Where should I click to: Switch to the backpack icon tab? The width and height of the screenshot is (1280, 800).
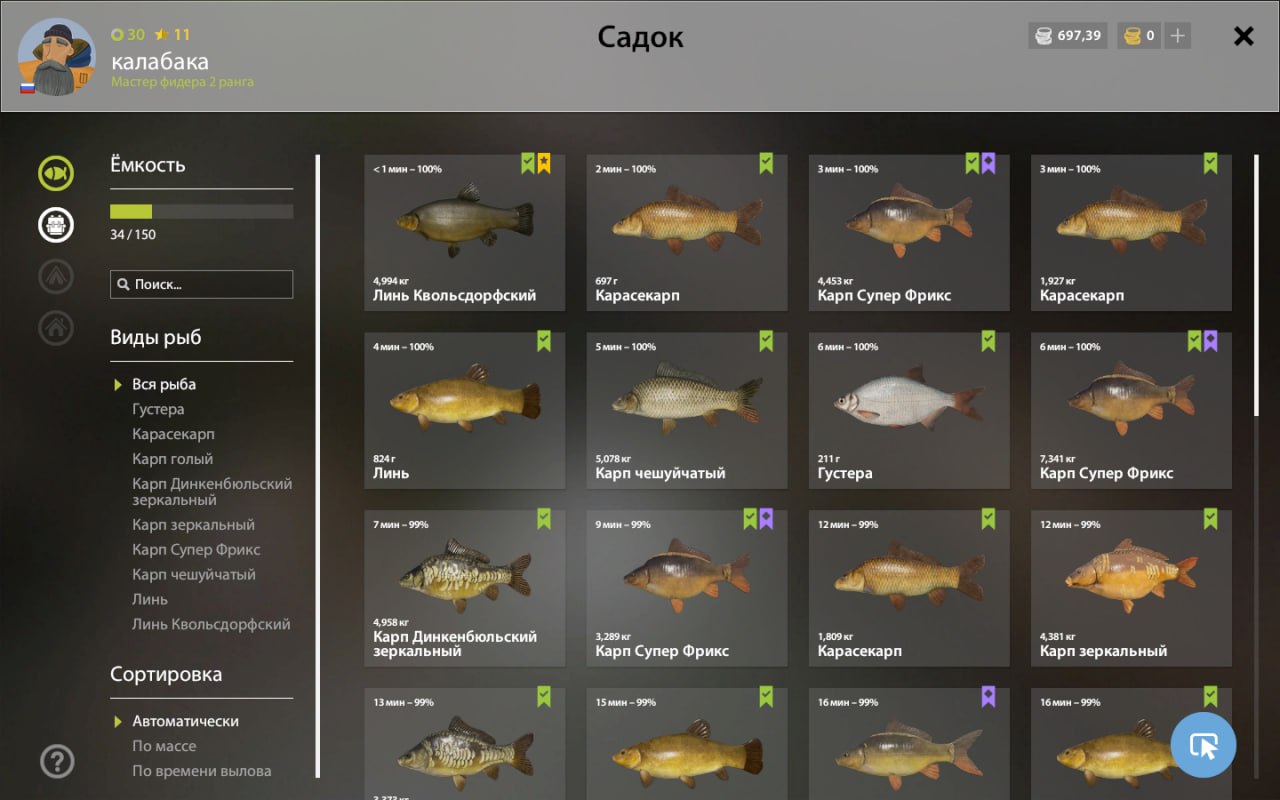click(56, 225)
